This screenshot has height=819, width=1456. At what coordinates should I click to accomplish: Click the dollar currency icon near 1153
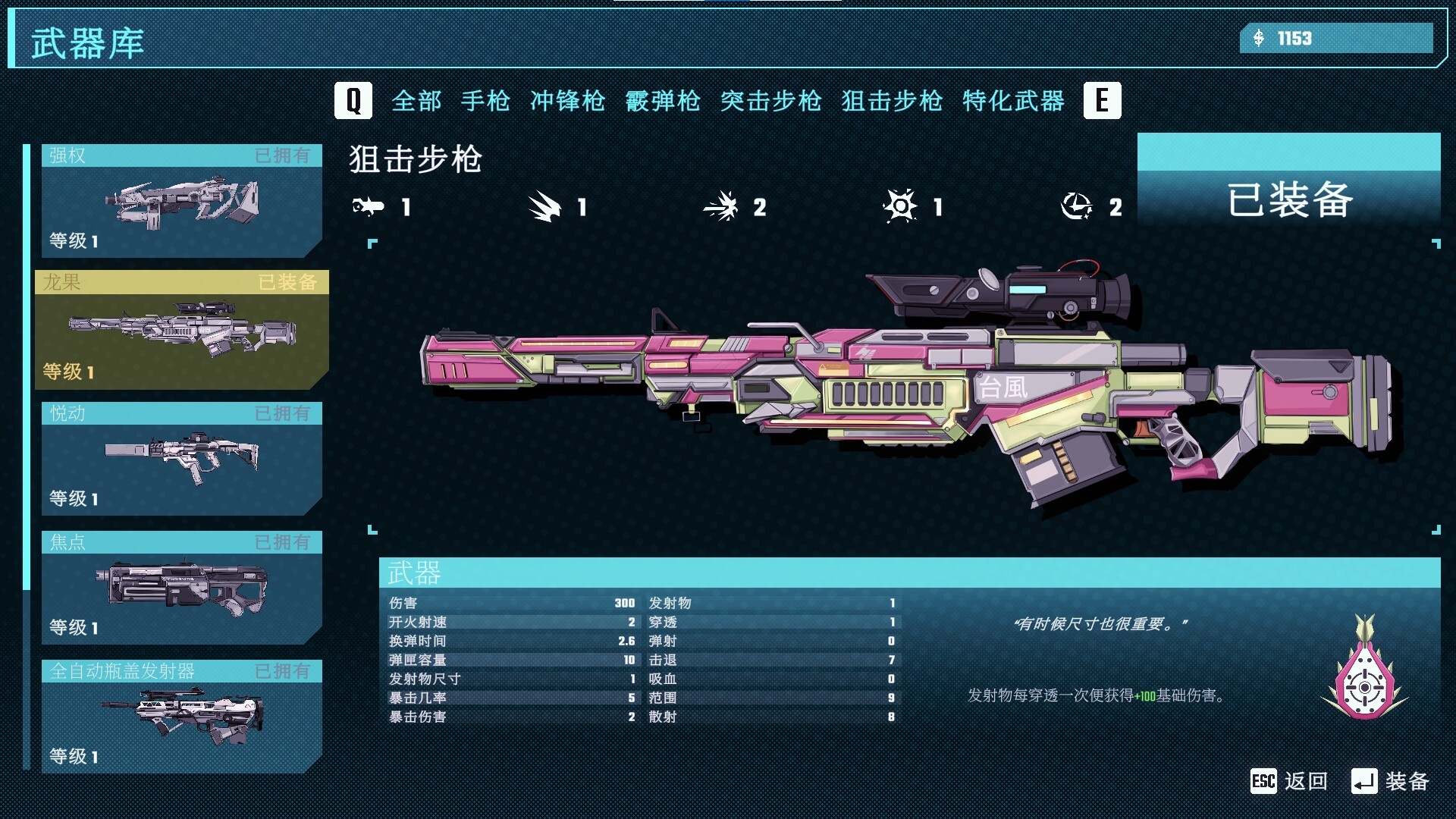click(1261, 39)
